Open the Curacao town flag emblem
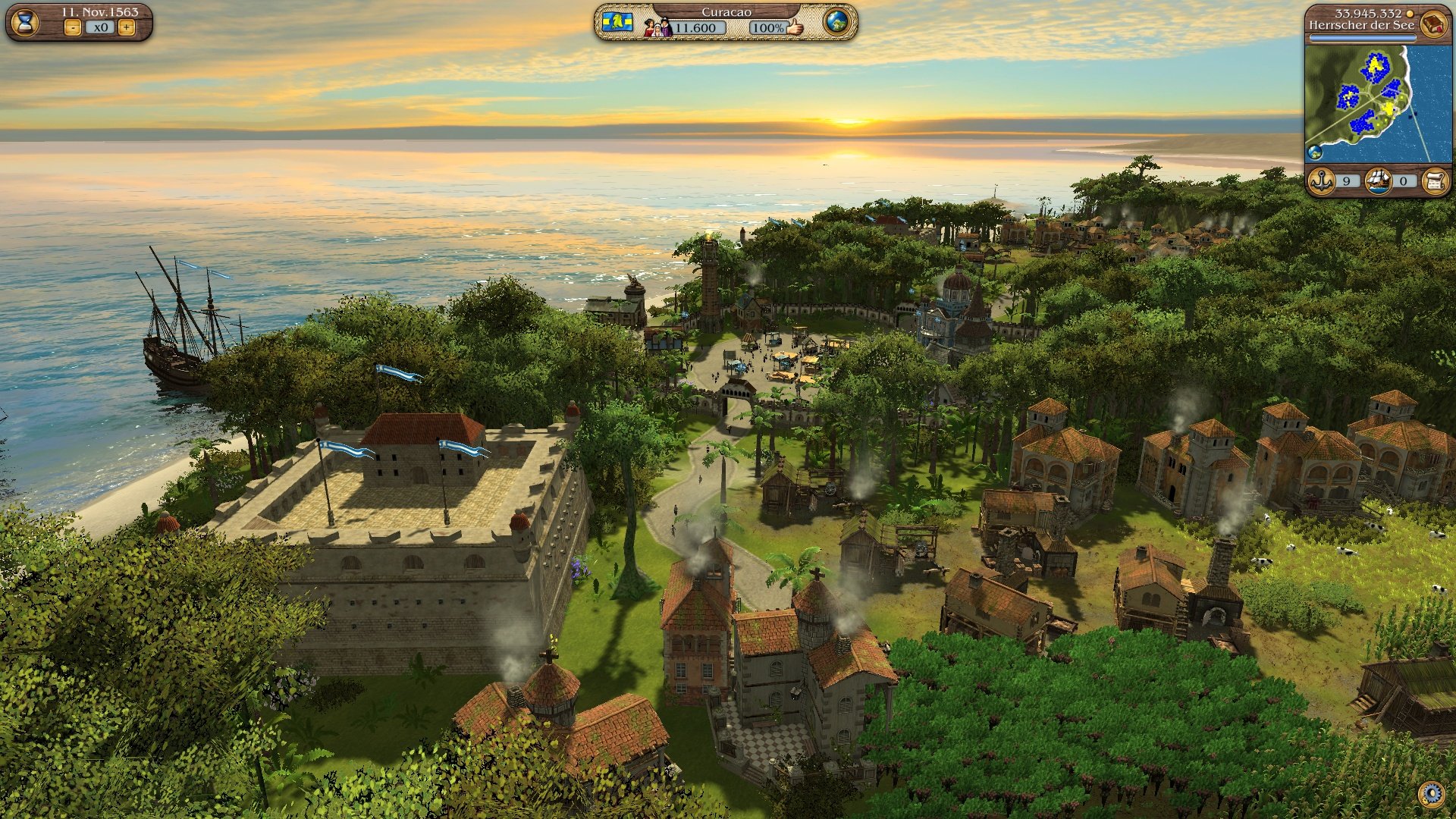The width and height of the screenshot is (1456, 819). (x=619, y=24)
